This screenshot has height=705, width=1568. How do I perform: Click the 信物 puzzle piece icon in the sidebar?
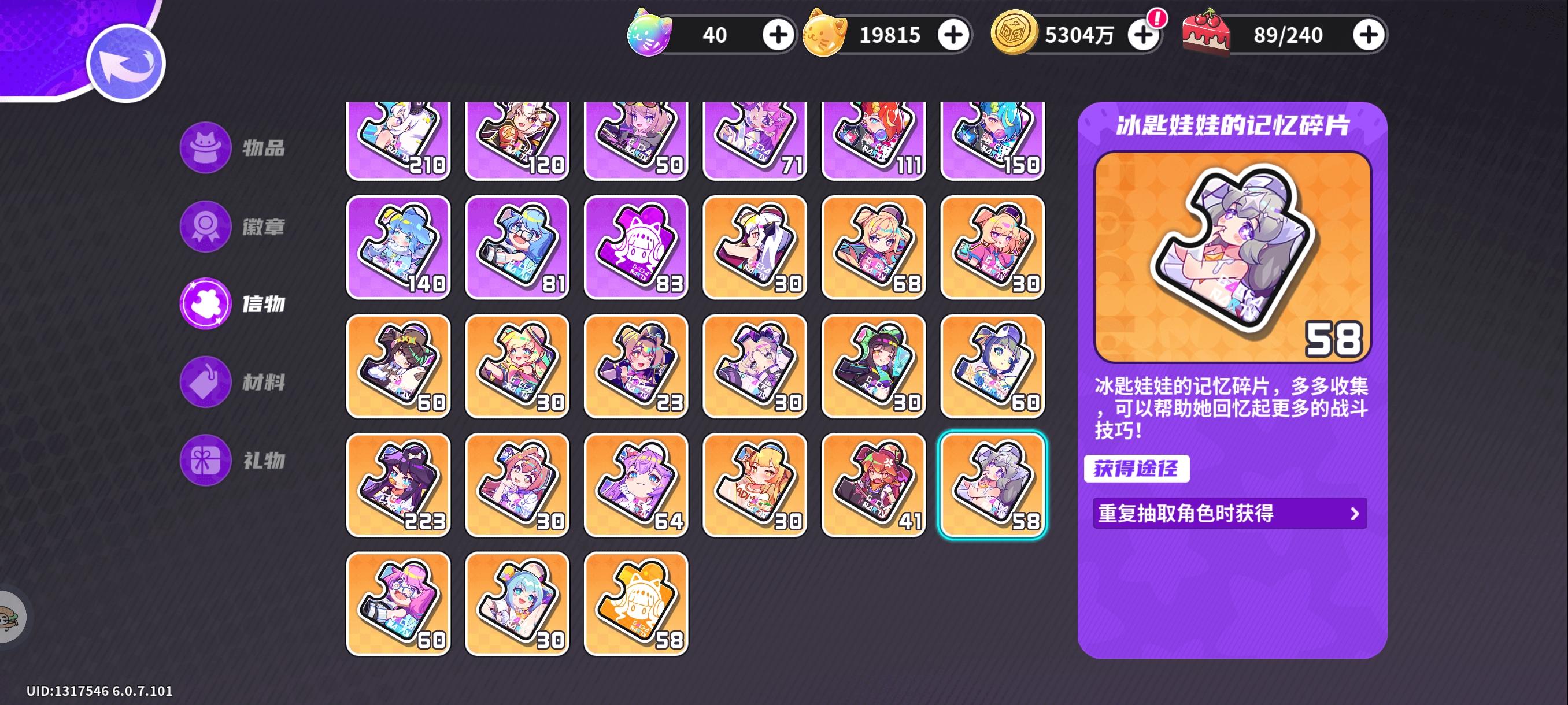(x=206, y=304)
